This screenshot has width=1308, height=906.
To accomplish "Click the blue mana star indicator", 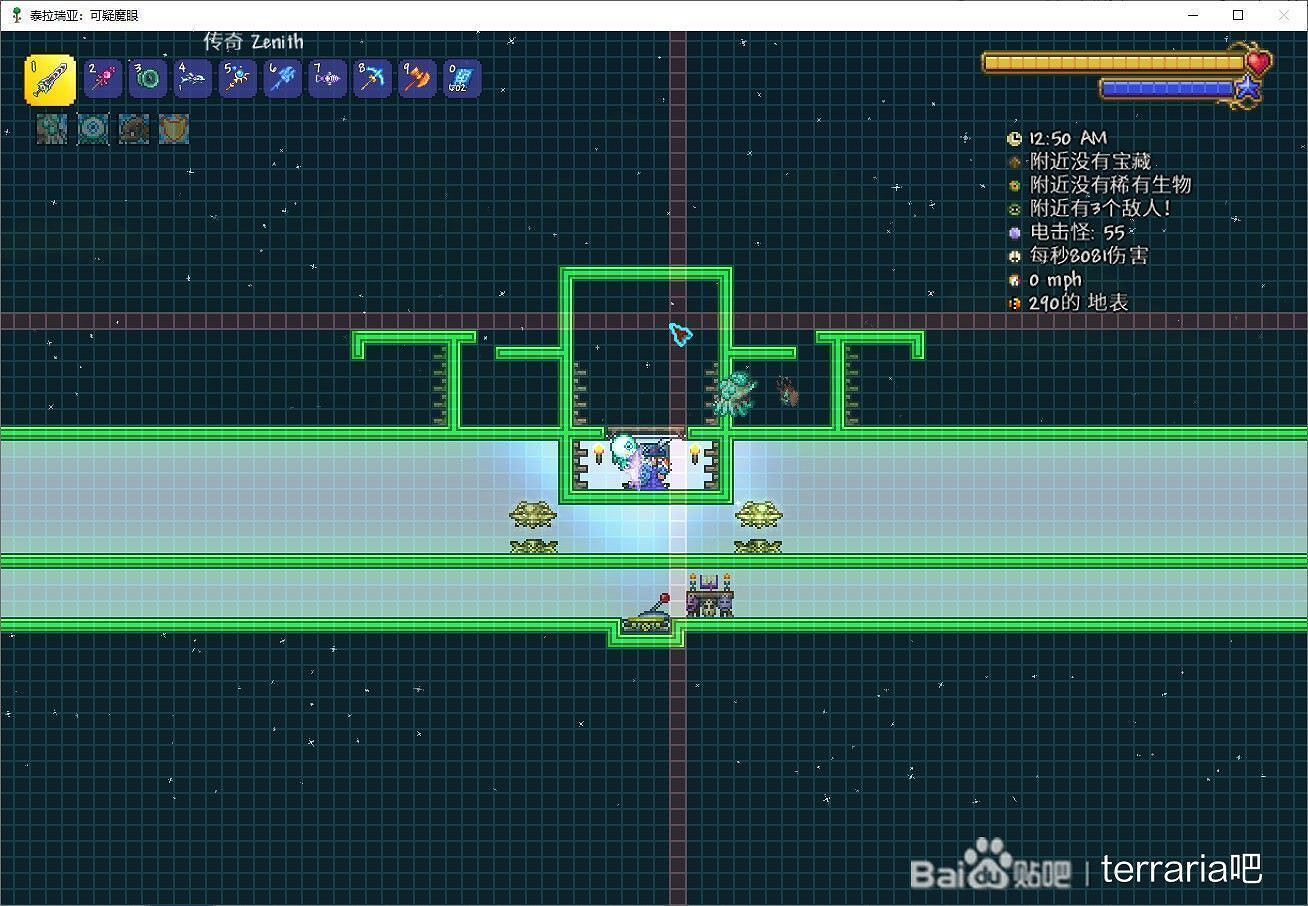I will [1246, 88].
